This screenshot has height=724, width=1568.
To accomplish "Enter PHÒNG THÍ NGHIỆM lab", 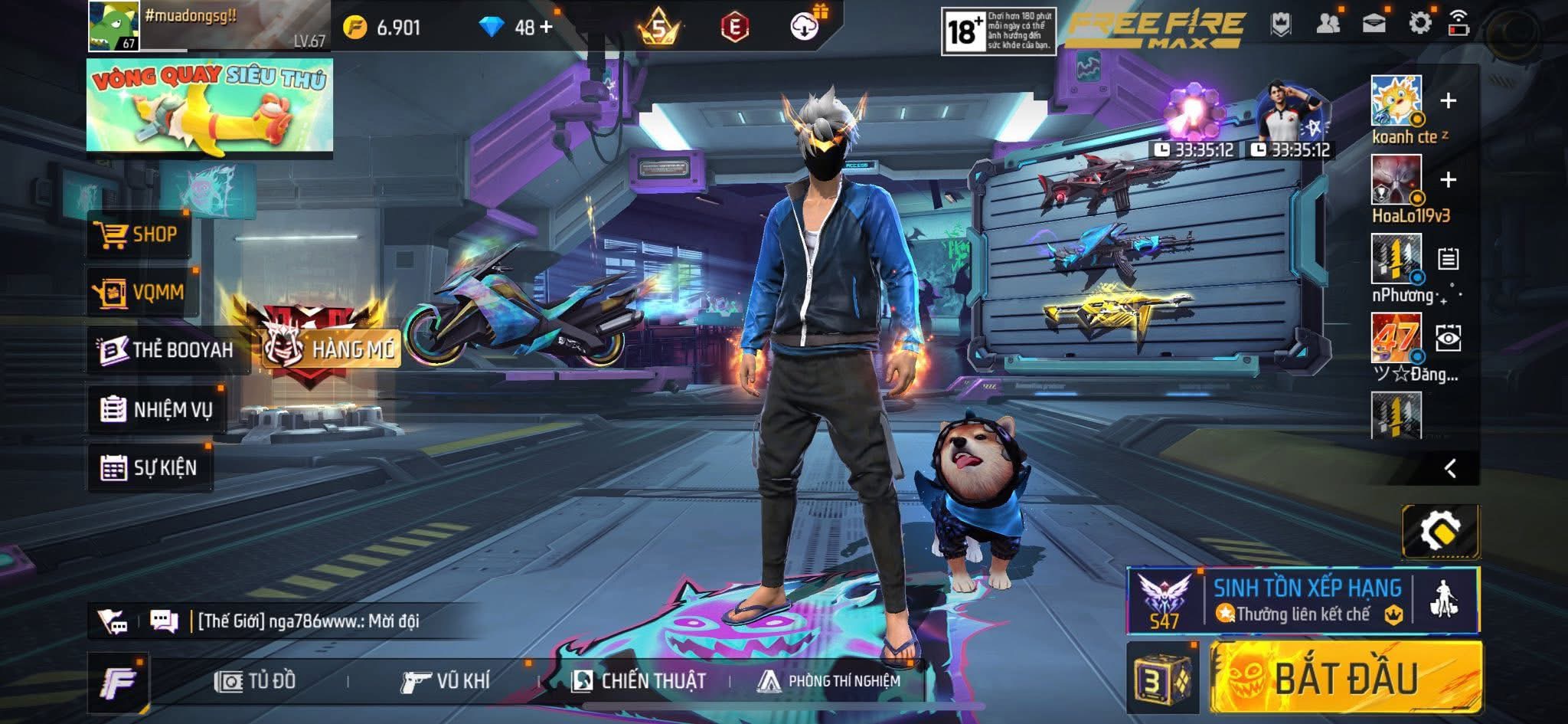I will click(828, 680).
